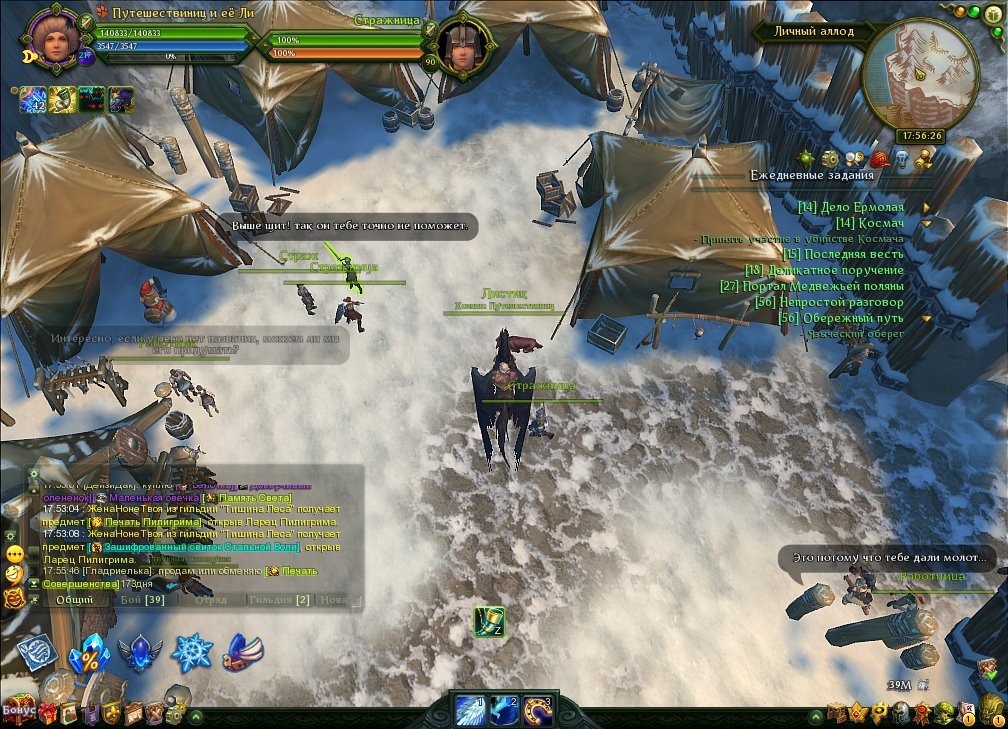Use the horn item marked Z
The width and height of the screenshot is (1008, 729).
(x=489, y=621)
